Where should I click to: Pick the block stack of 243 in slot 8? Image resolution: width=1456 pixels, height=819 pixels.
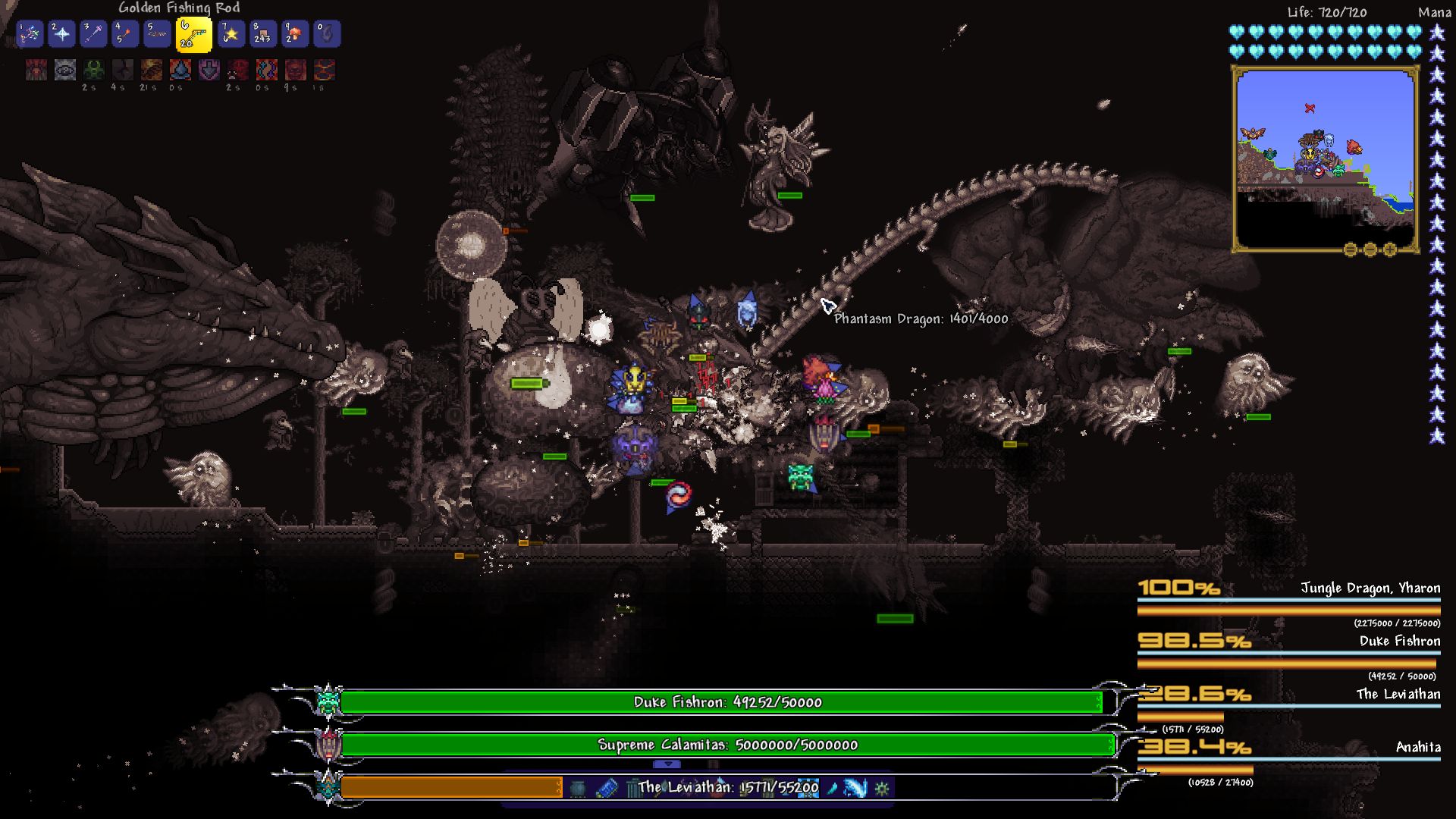(x=263, y=34)
